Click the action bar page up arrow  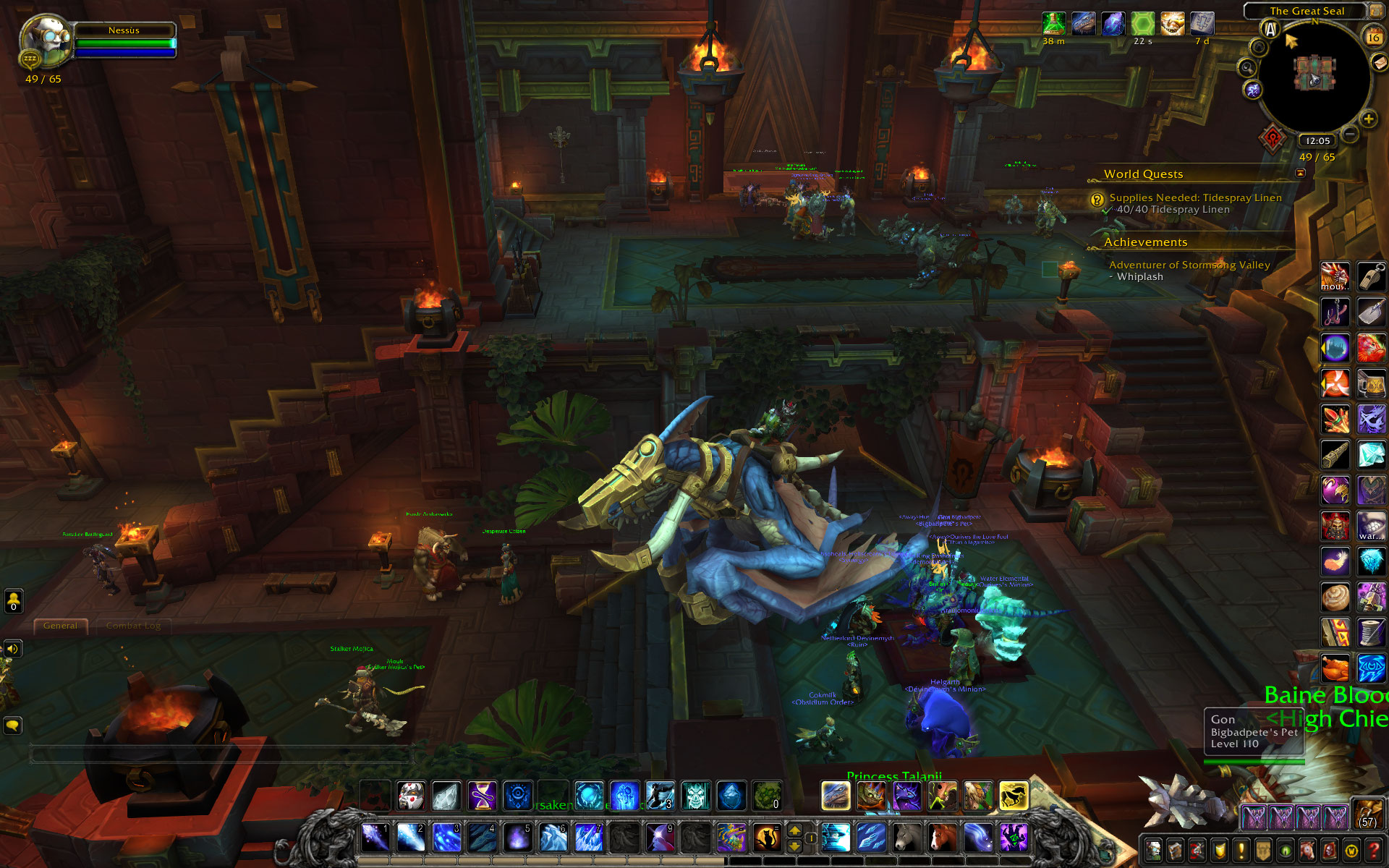[x=794, y=831]
